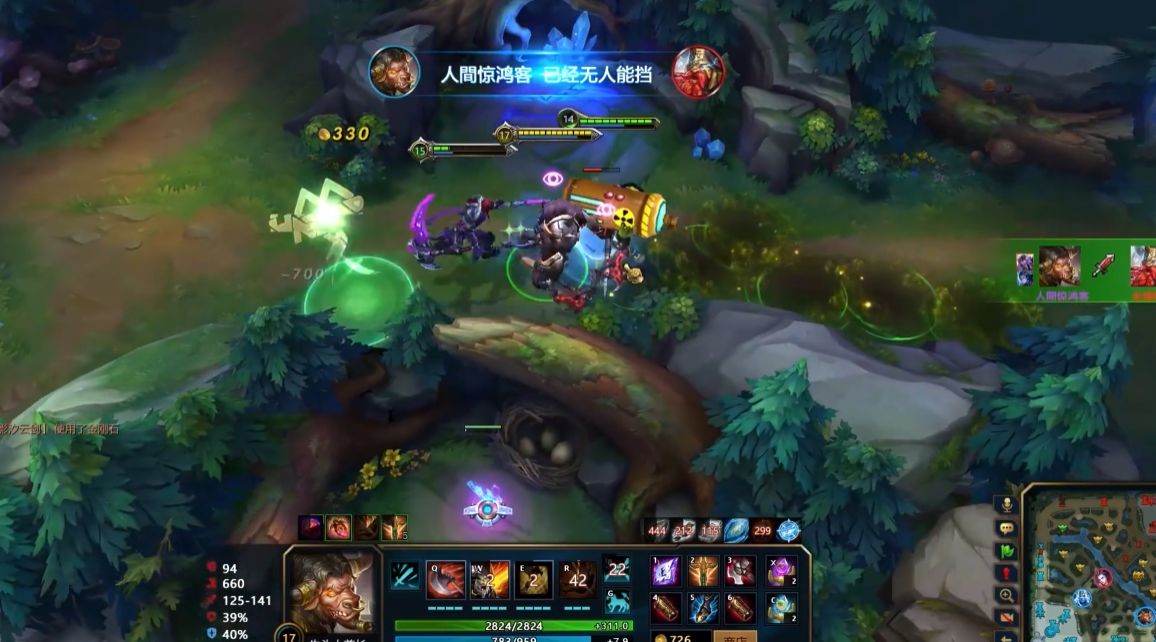
Task: Activate the Q axe ability
Action: [x=445, y=580]
